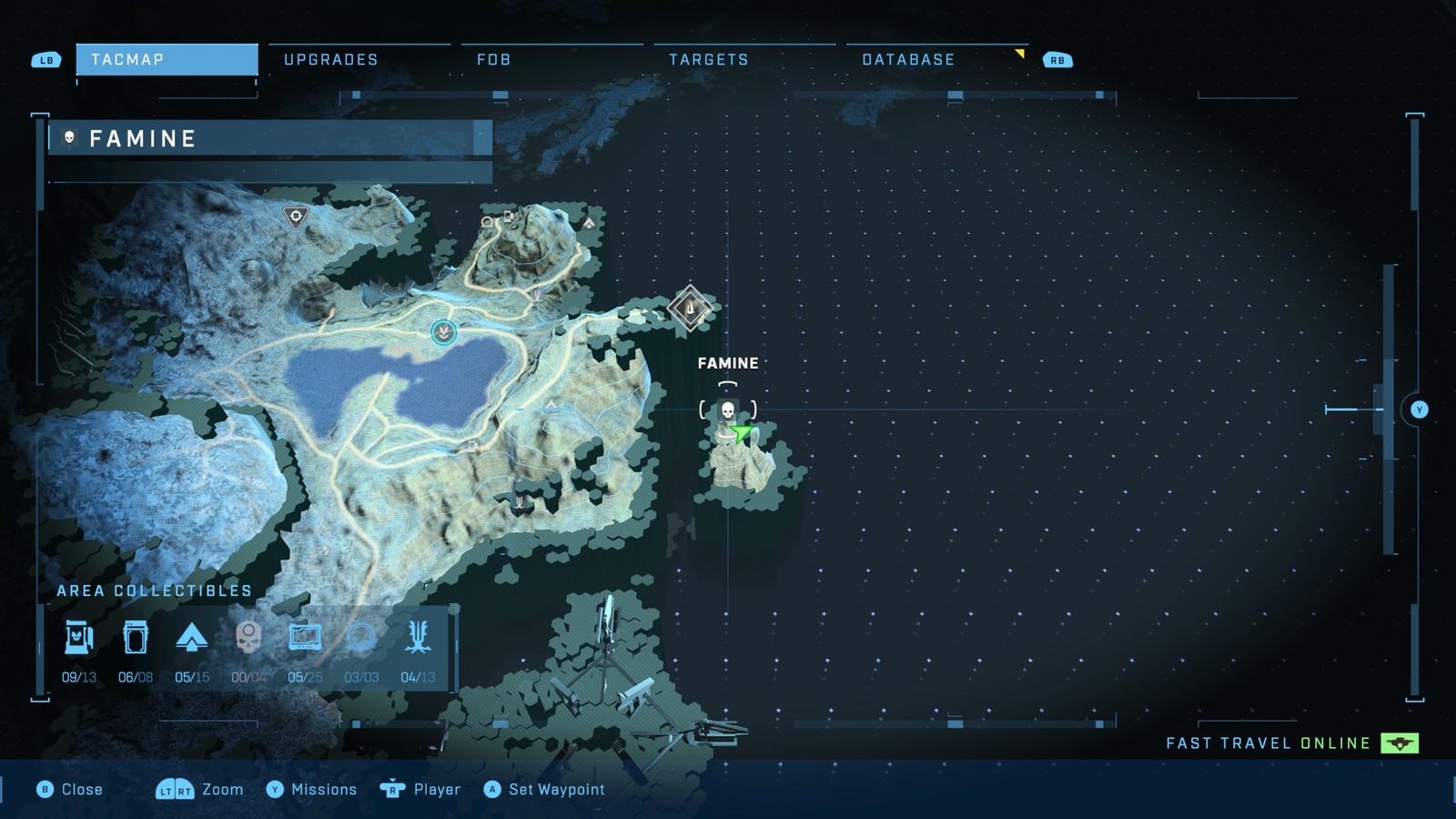Viewport: 1456px width, 819px height.
Task: Click the canister collectible icon
Action: [136, 638]
